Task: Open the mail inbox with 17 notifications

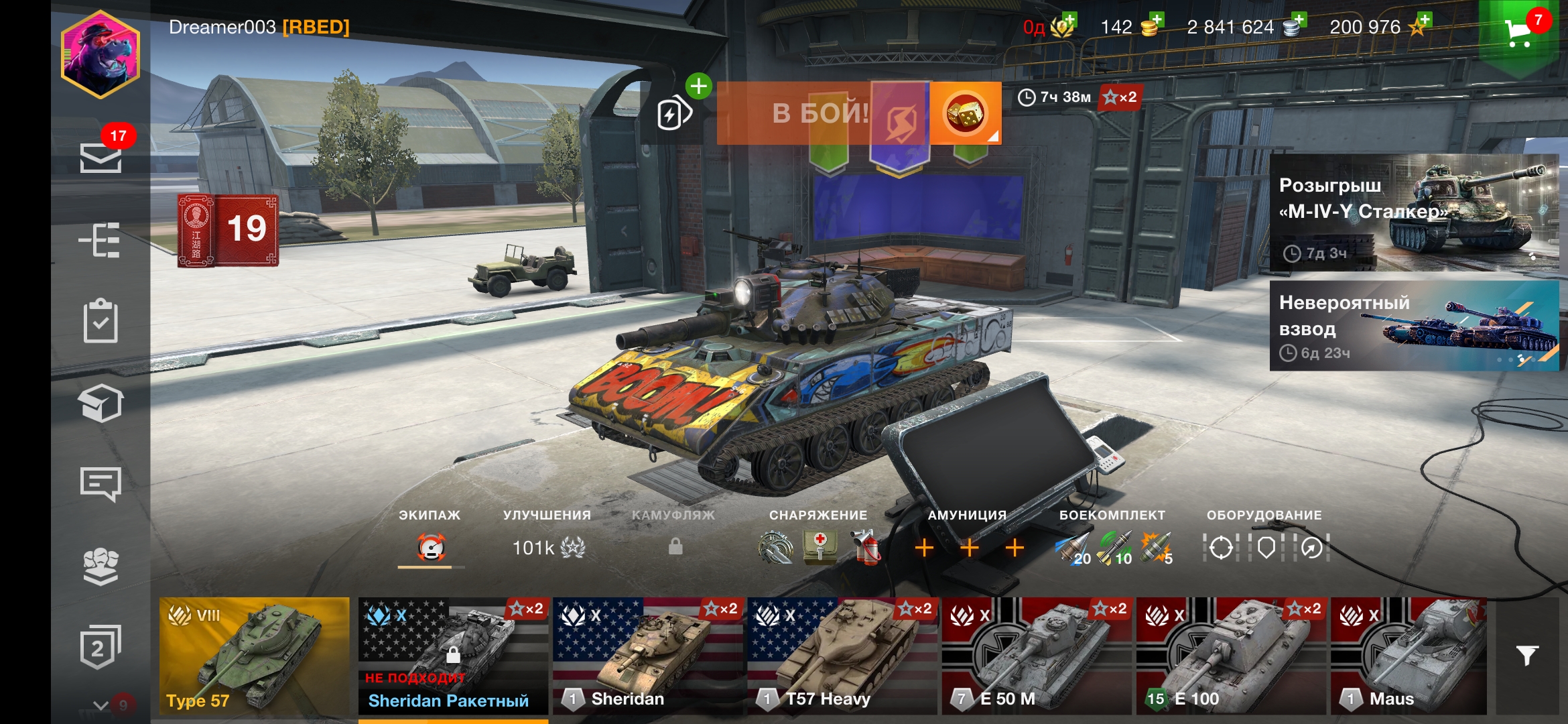Action: pos(101,158)
